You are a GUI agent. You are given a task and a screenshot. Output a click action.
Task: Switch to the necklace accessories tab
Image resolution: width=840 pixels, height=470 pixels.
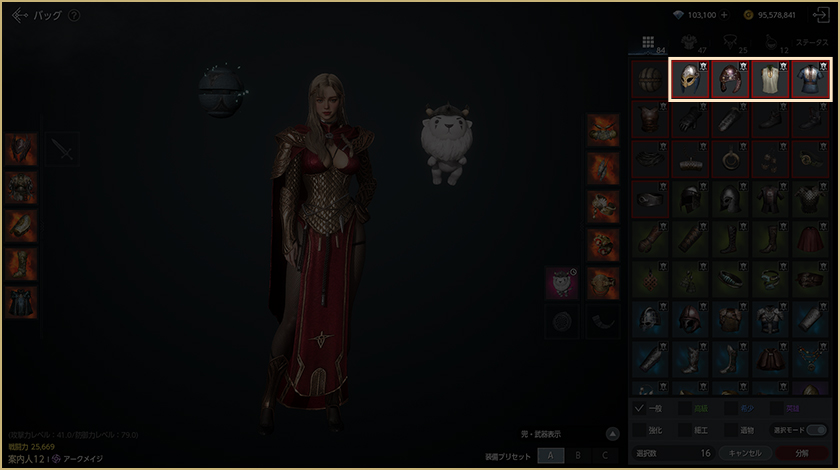pyautogui.click(x=731, y=44)
